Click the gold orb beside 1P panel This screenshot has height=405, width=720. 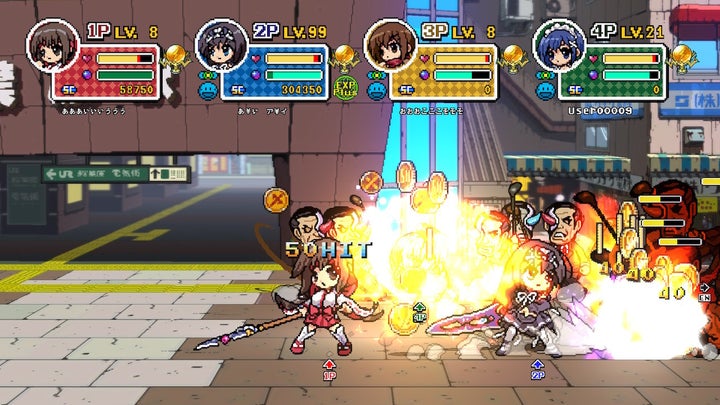pos(176,54)
